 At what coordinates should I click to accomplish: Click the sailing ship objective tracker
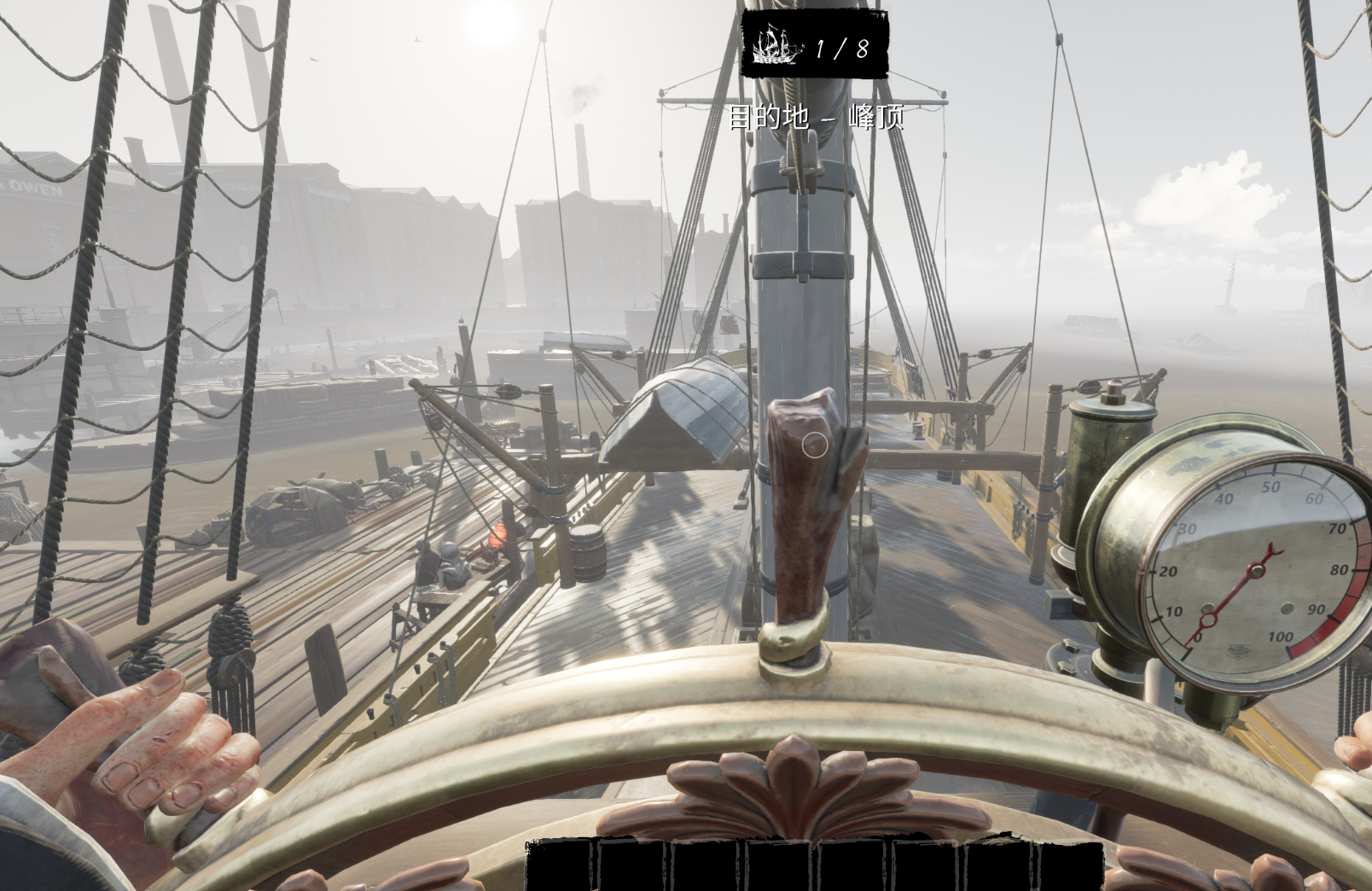click(x=813, y=45)
